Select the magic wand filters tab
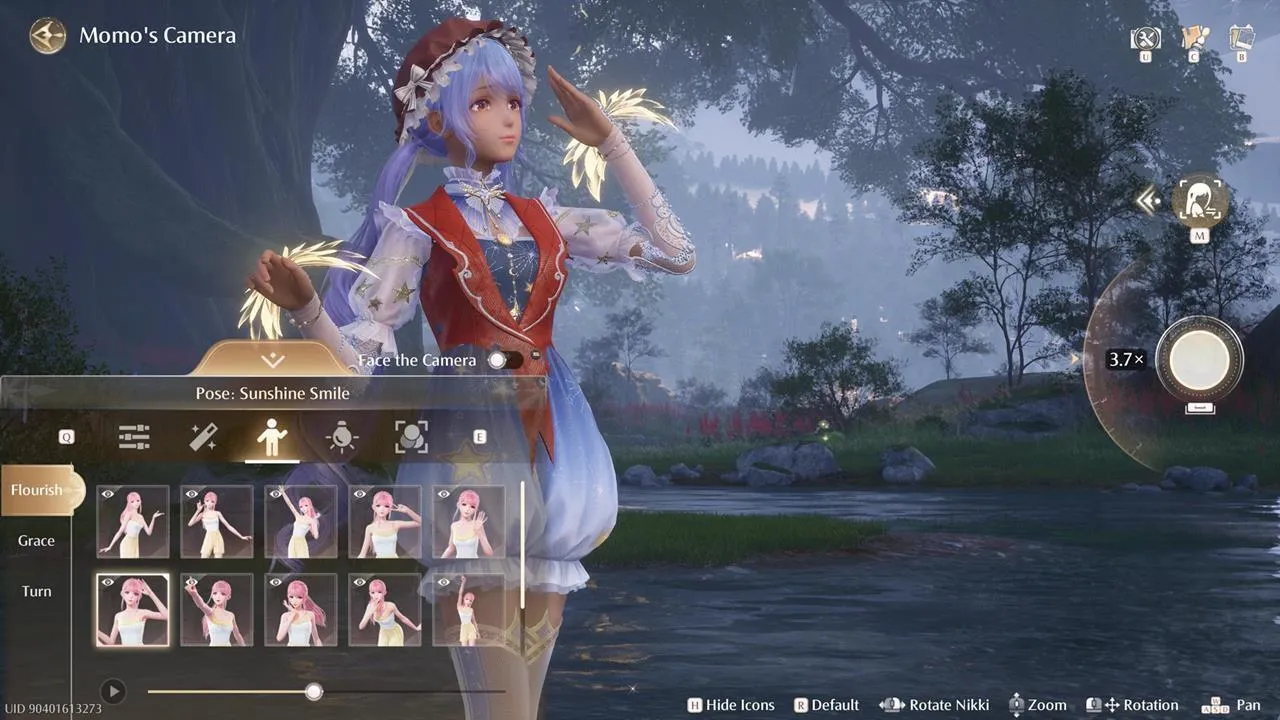 click(204, 436)
